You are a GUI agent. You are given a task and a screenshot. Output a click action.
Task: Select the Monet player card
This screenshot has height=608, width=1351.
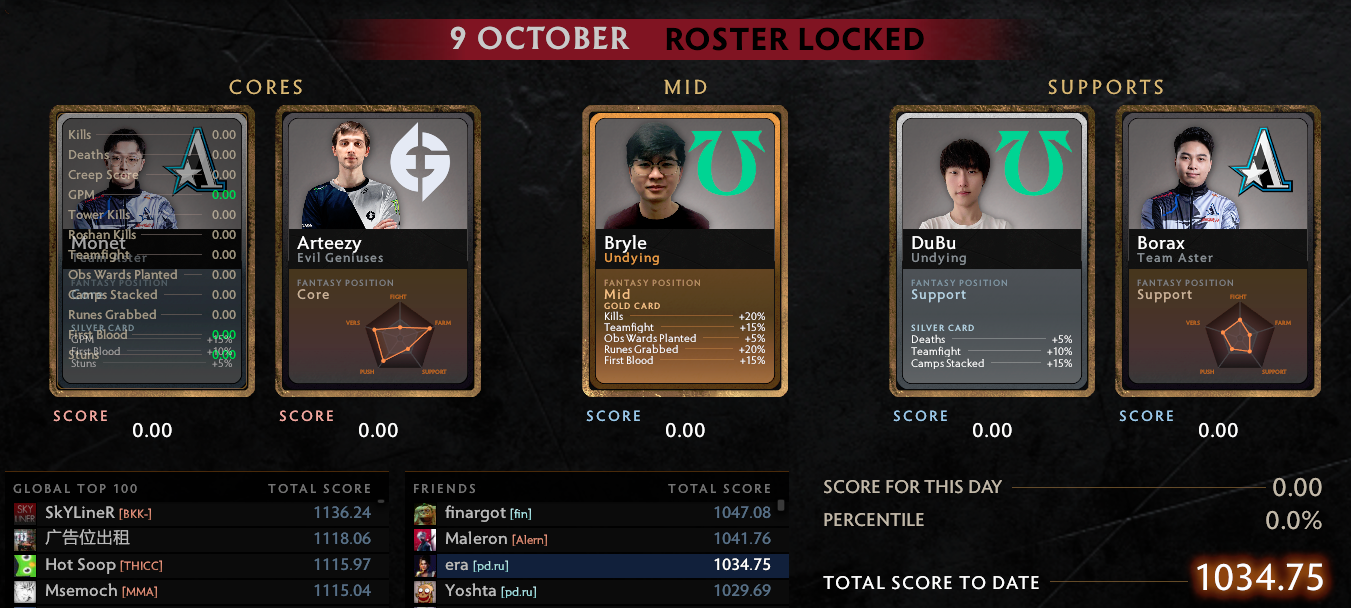152,251
